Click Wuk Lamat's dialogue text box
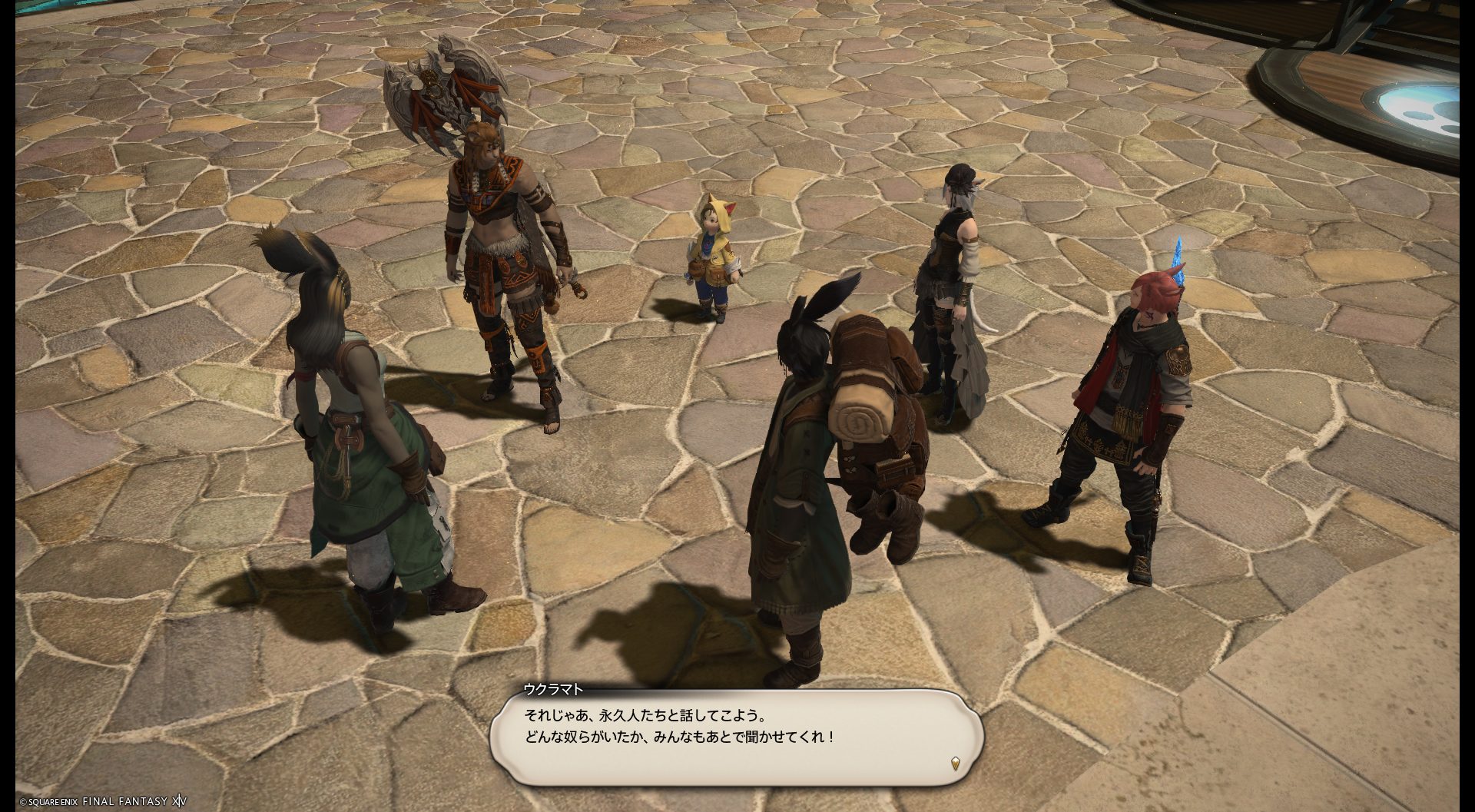The image size is (1475, 812). 736,737
